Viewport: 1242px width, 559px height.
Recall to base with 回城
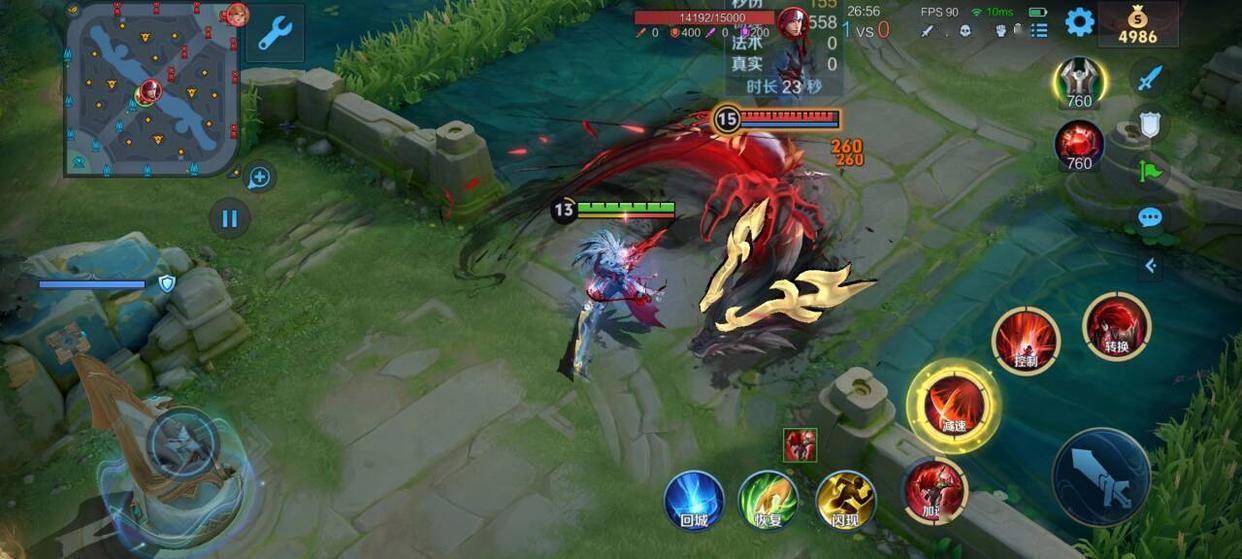click(x=694, y=500)
